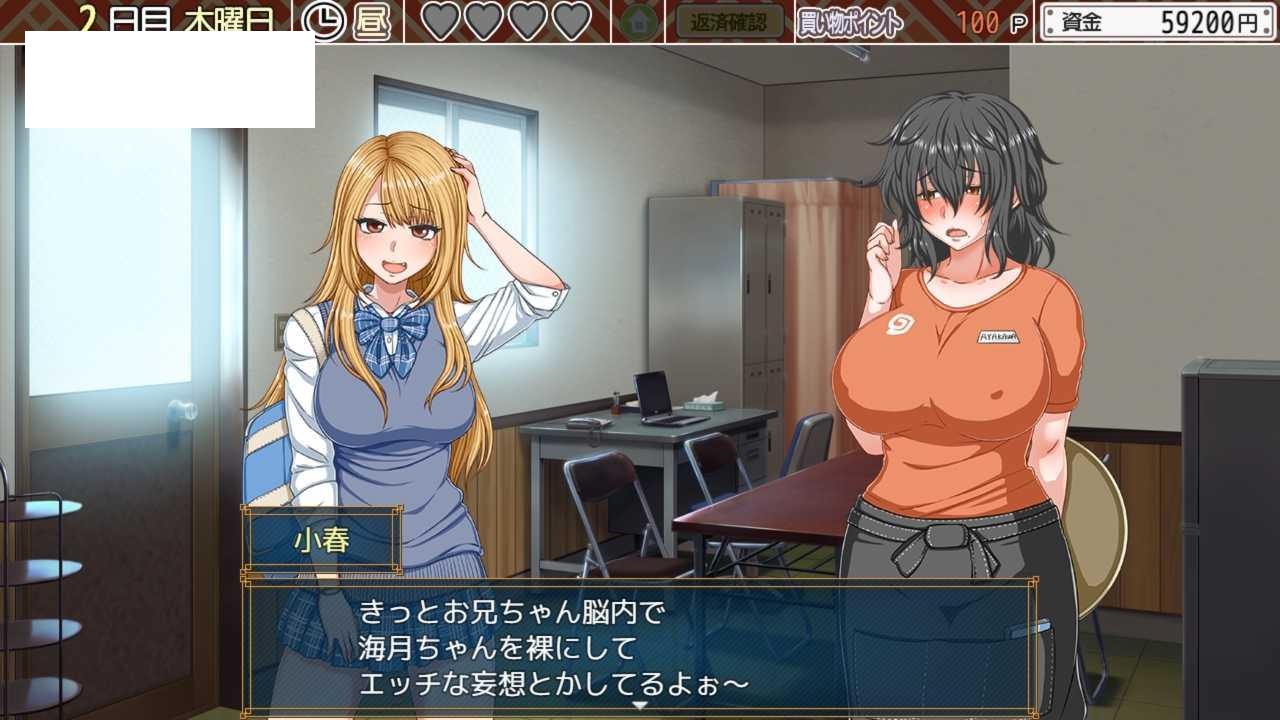Viewport: 1280px width, 720px height.
Task: Advance the dialogue text box
Action: click(x=640, y=645)
